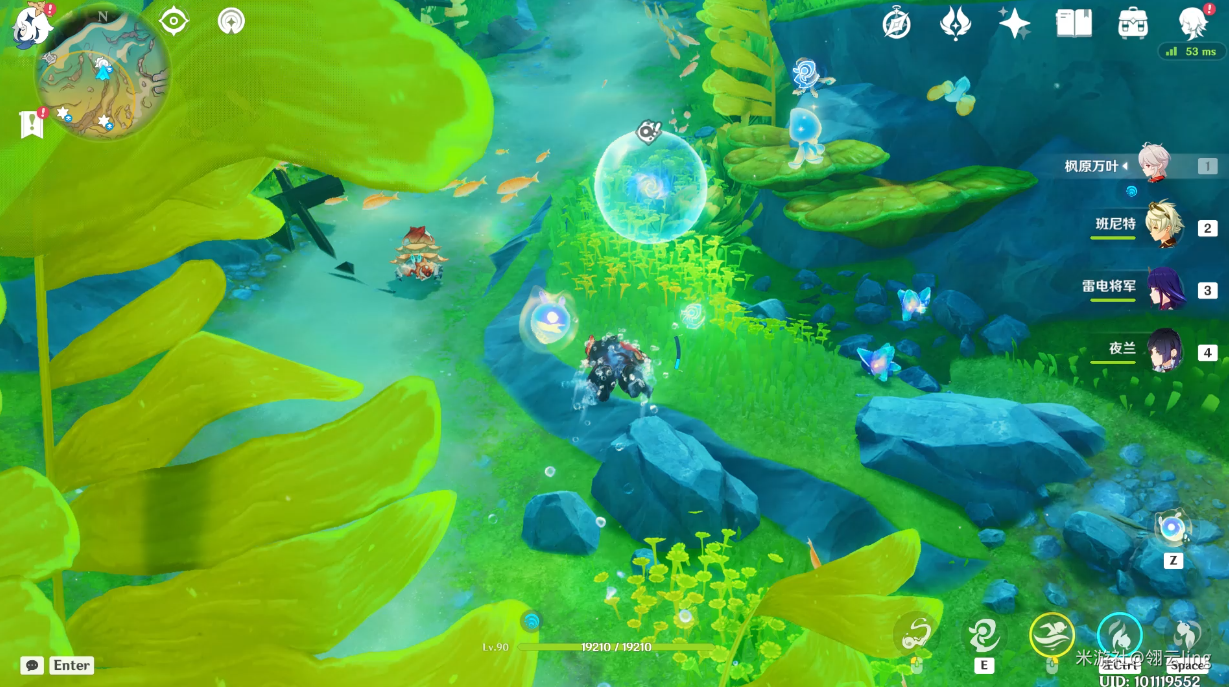Open the Adventurer Handbook book icon

[x=1074, y=24]
